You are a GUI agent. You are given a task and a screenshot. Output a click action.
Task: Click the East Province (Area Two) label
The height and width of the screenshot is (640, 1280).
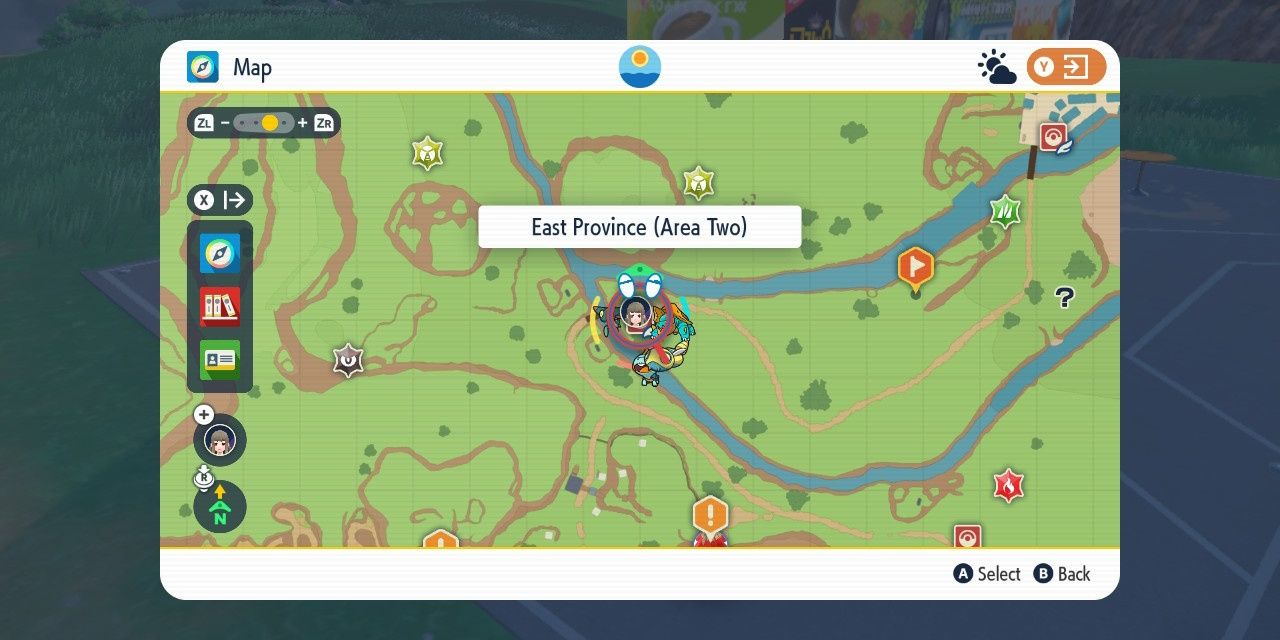click(x=639, y=227)
